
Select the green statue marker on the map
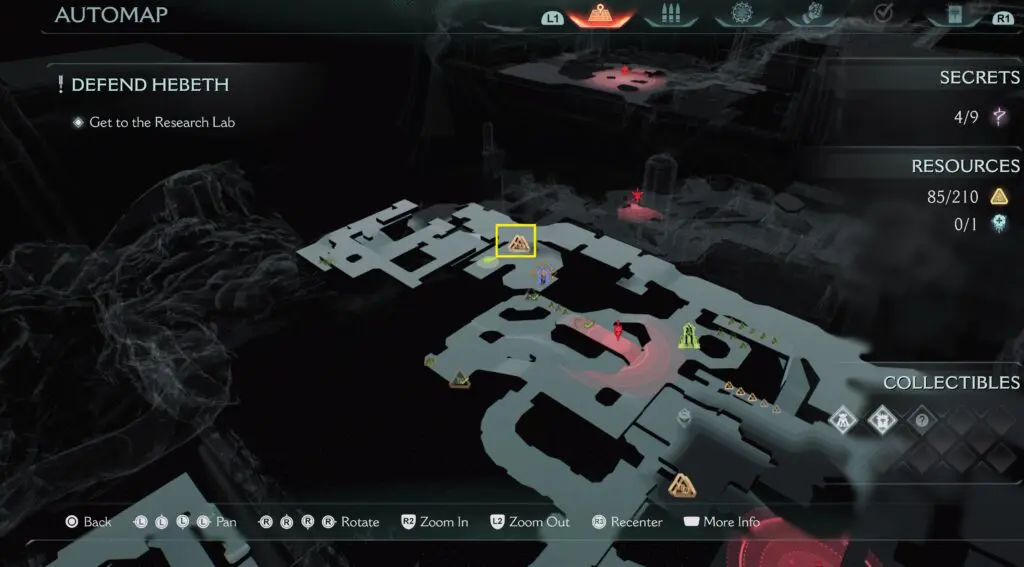pos(688,336)
